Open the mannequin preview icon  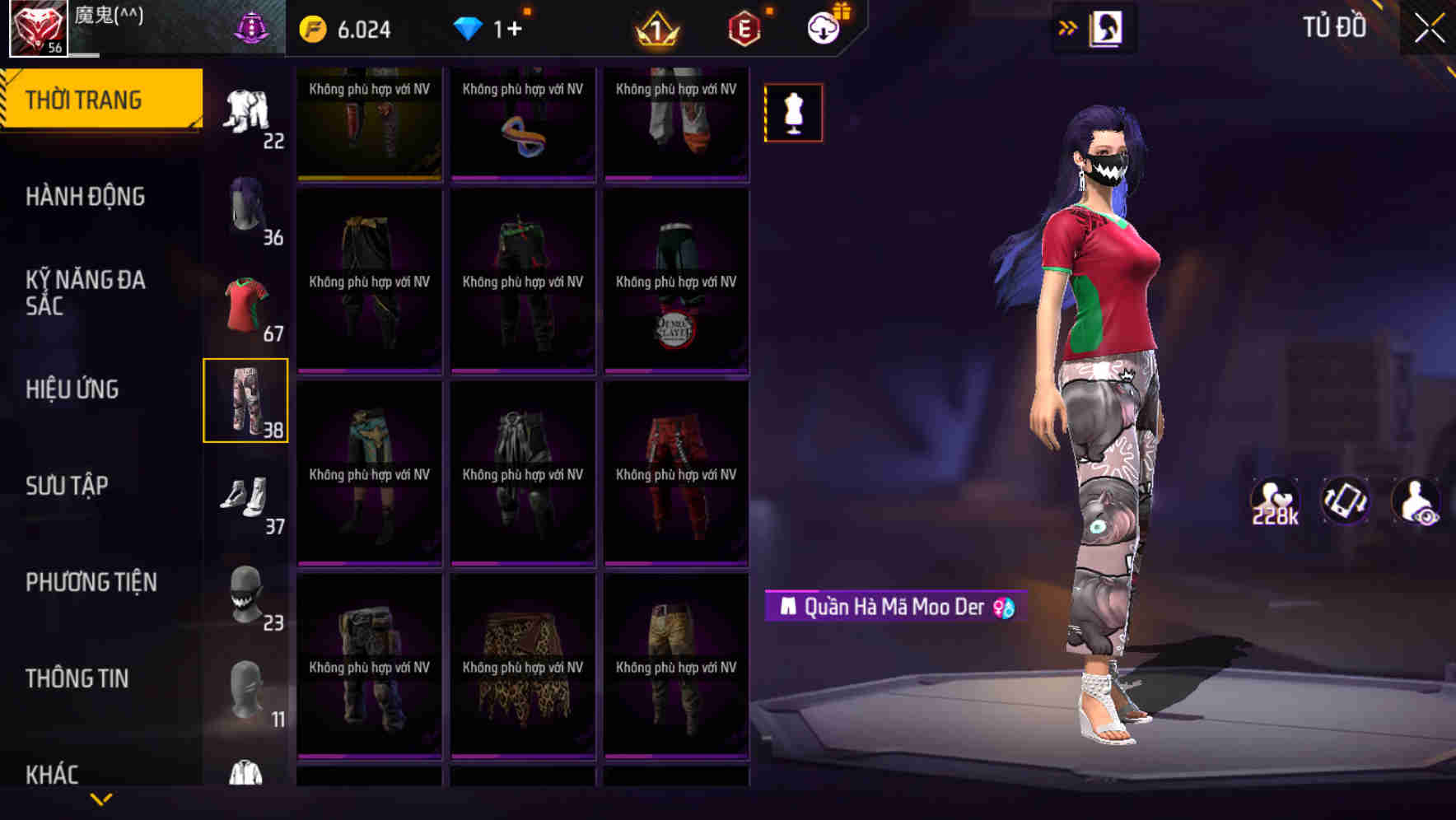point(793,112)
